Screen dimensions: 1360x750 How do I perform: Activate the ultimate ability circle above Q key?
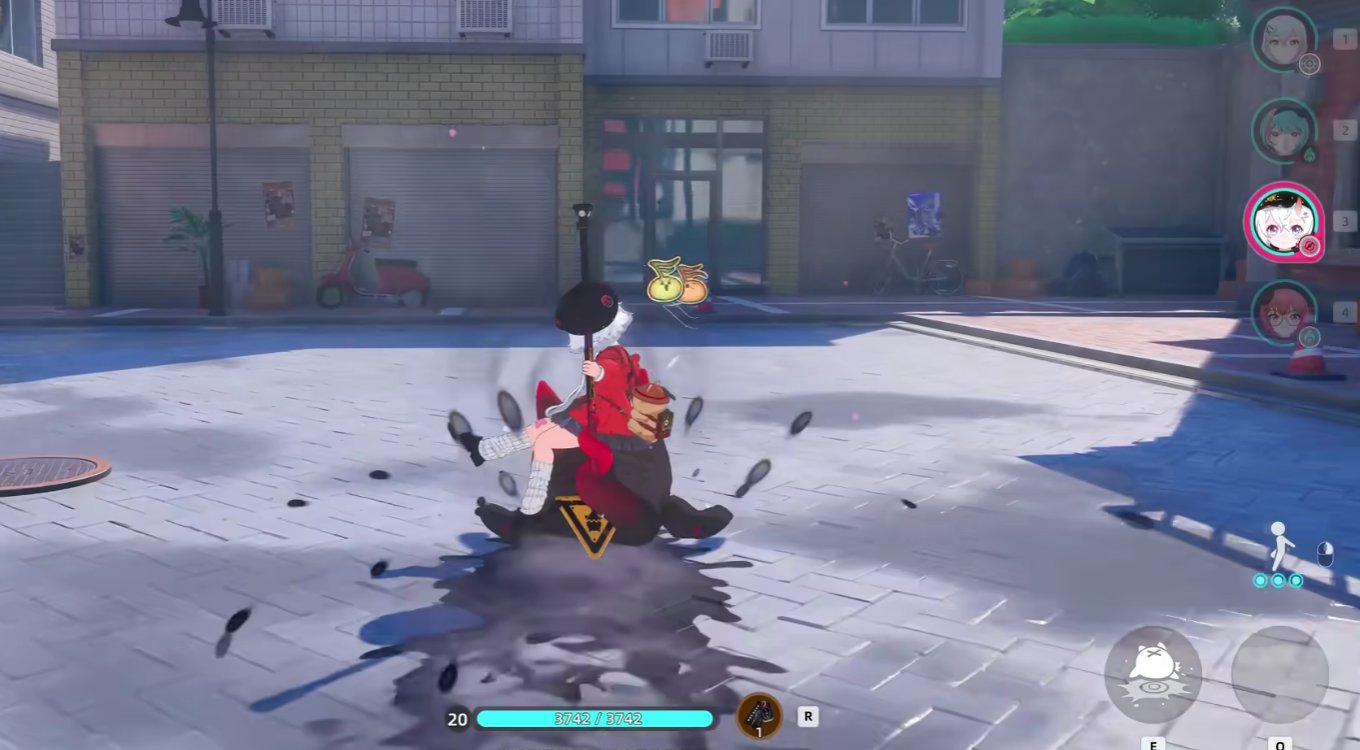point(1281,675)
